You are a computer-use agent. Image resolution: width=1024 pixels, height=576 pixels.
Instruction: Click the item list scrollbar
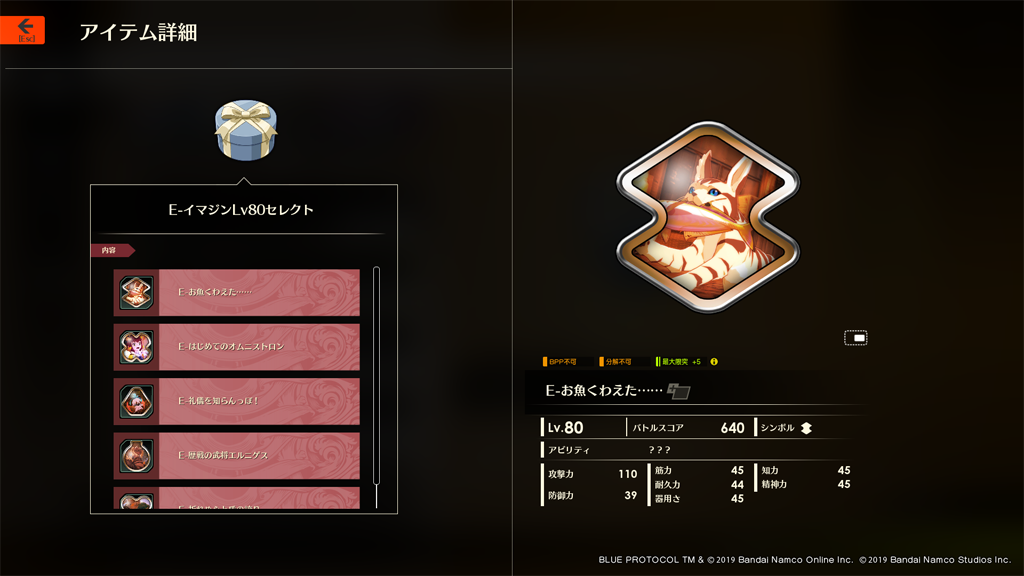[x=376, y=385]
